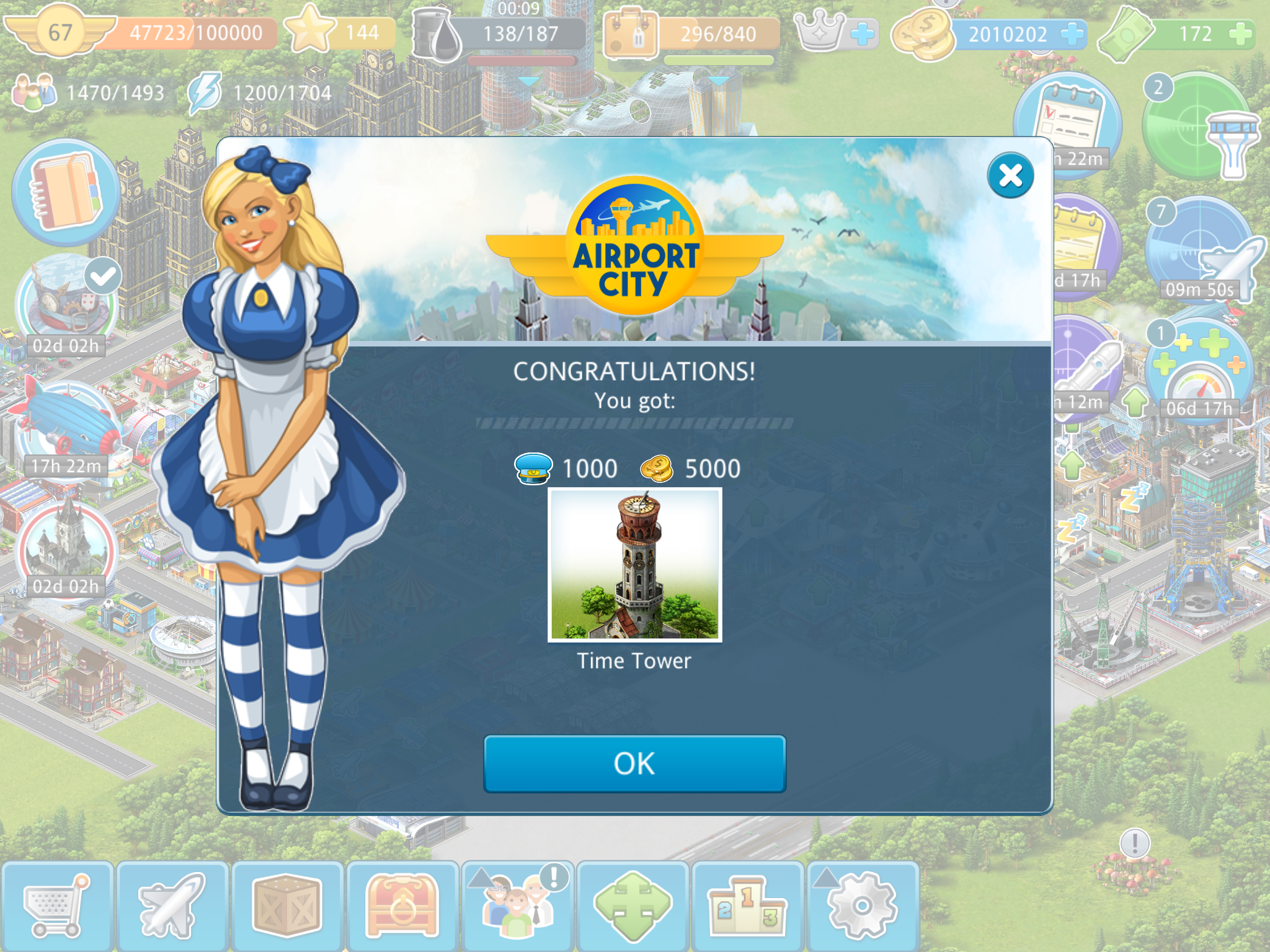Buy more green cash banknotes
Screen dimensions: 1270x952
tap(1240, 34)
